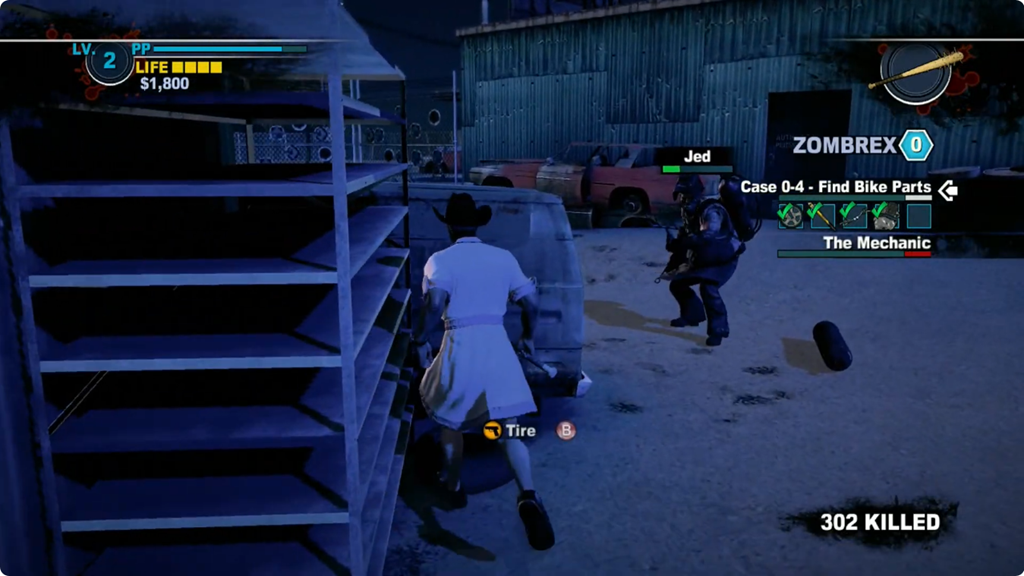This screenshot has height=576, width=1024.
Task: Click the objective direction arrow
Action: tap(947, 189)
